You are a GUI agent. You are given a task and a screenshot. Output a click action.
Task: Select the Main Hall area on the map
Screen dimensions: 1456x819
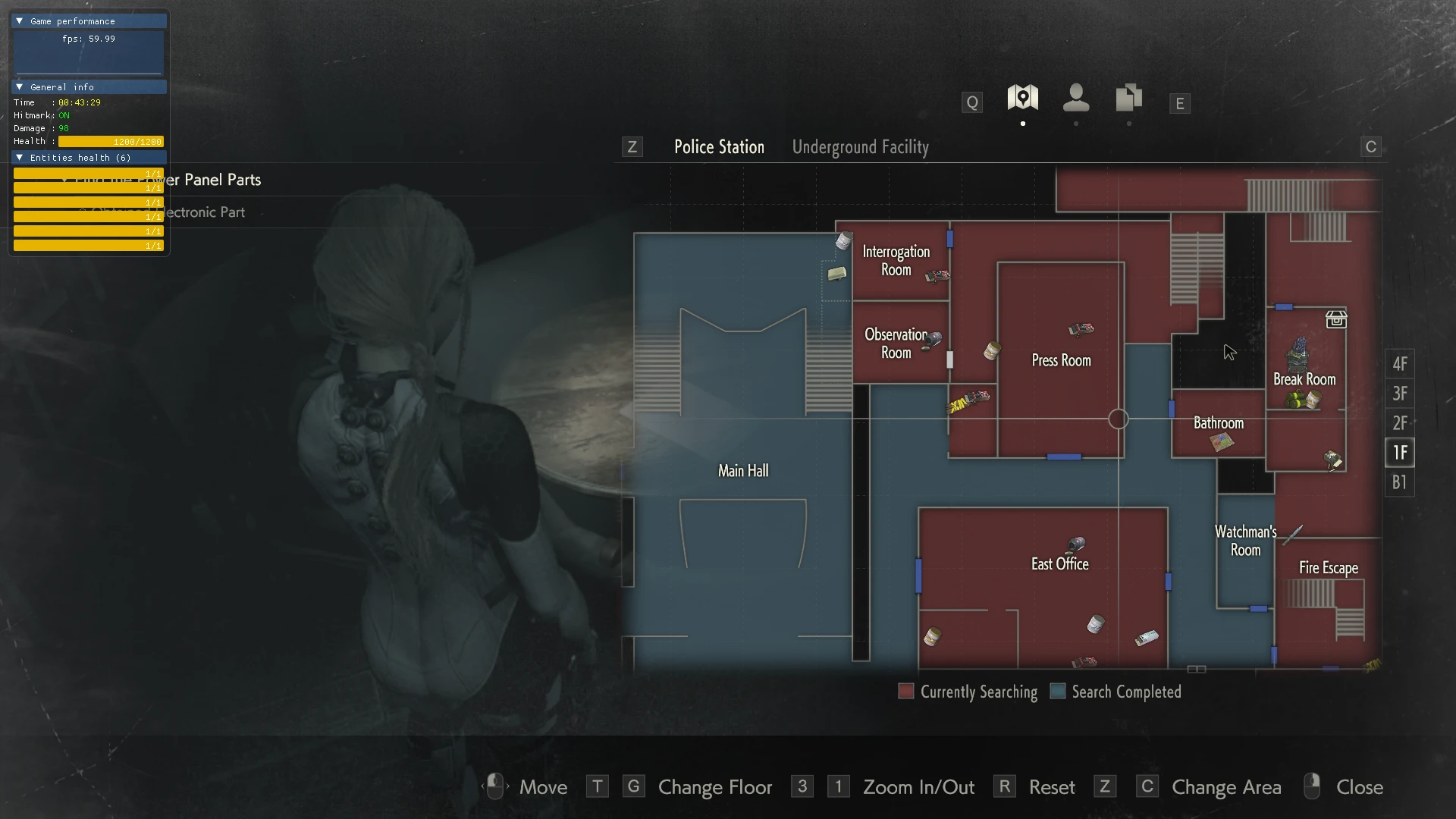(742, 471)
